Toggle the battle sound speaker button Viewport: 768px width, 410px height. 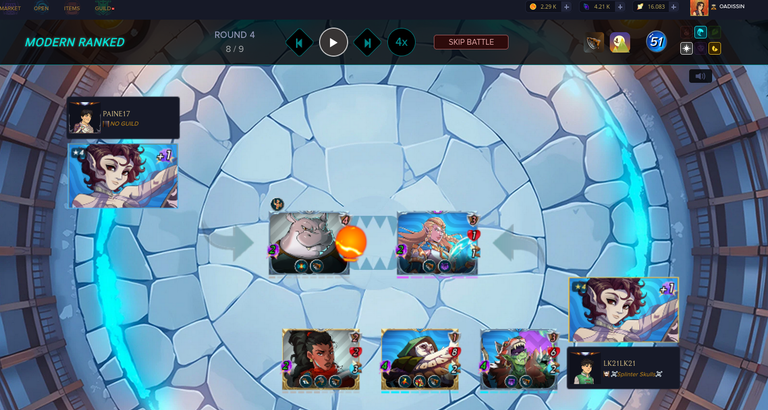[699, 76]
